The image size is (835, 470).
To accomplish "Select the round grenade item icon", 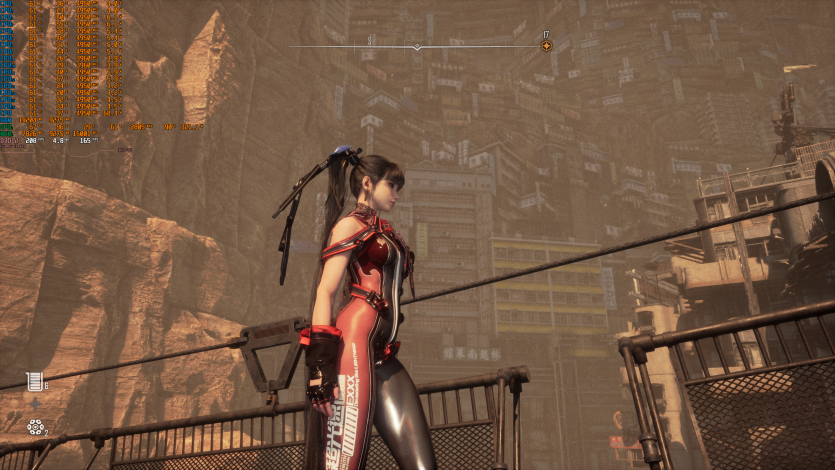I will click(35, 427).
